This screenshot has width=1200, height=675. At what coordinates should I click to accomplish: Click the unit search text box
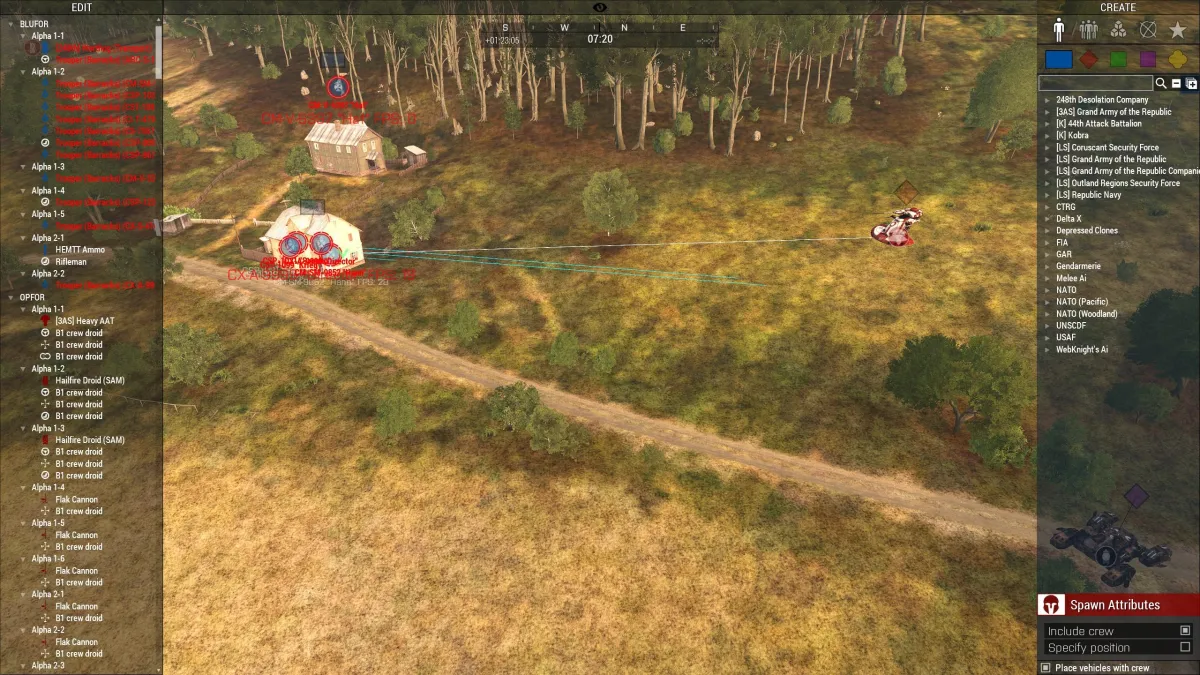pyautogui.click(x=1096, y=83)
